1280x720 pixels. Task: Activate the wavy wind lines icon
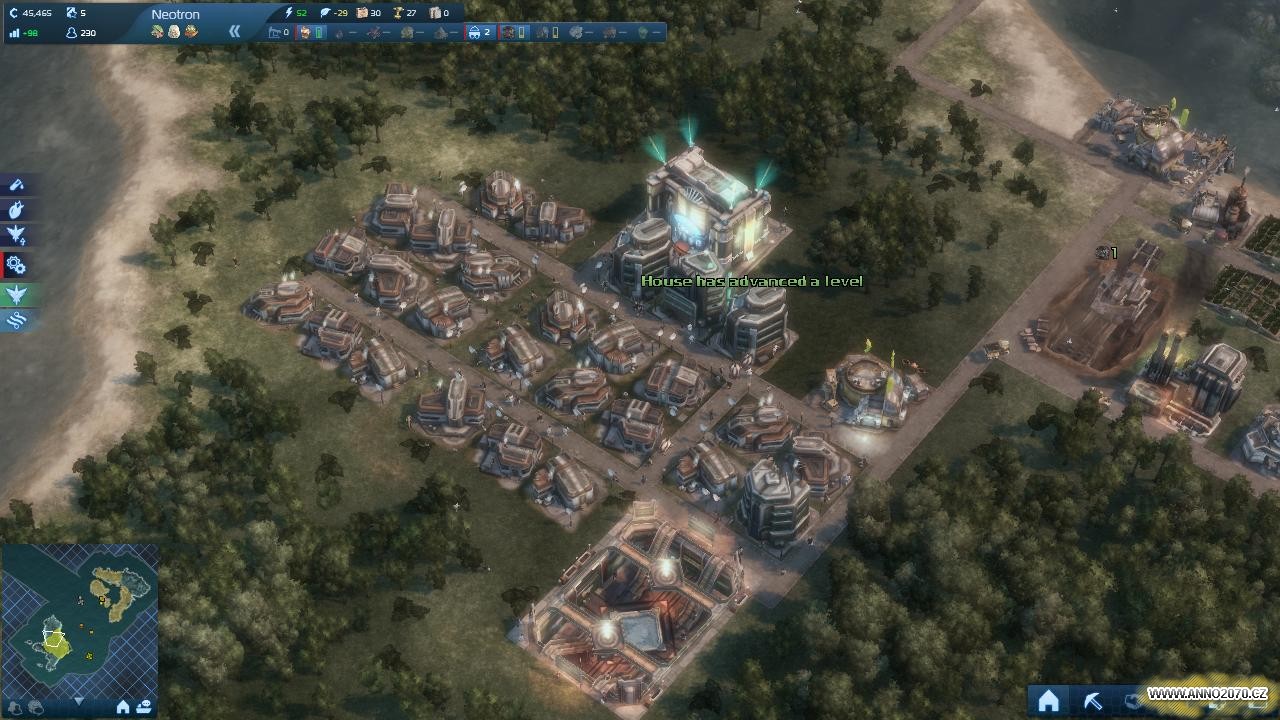17,321
